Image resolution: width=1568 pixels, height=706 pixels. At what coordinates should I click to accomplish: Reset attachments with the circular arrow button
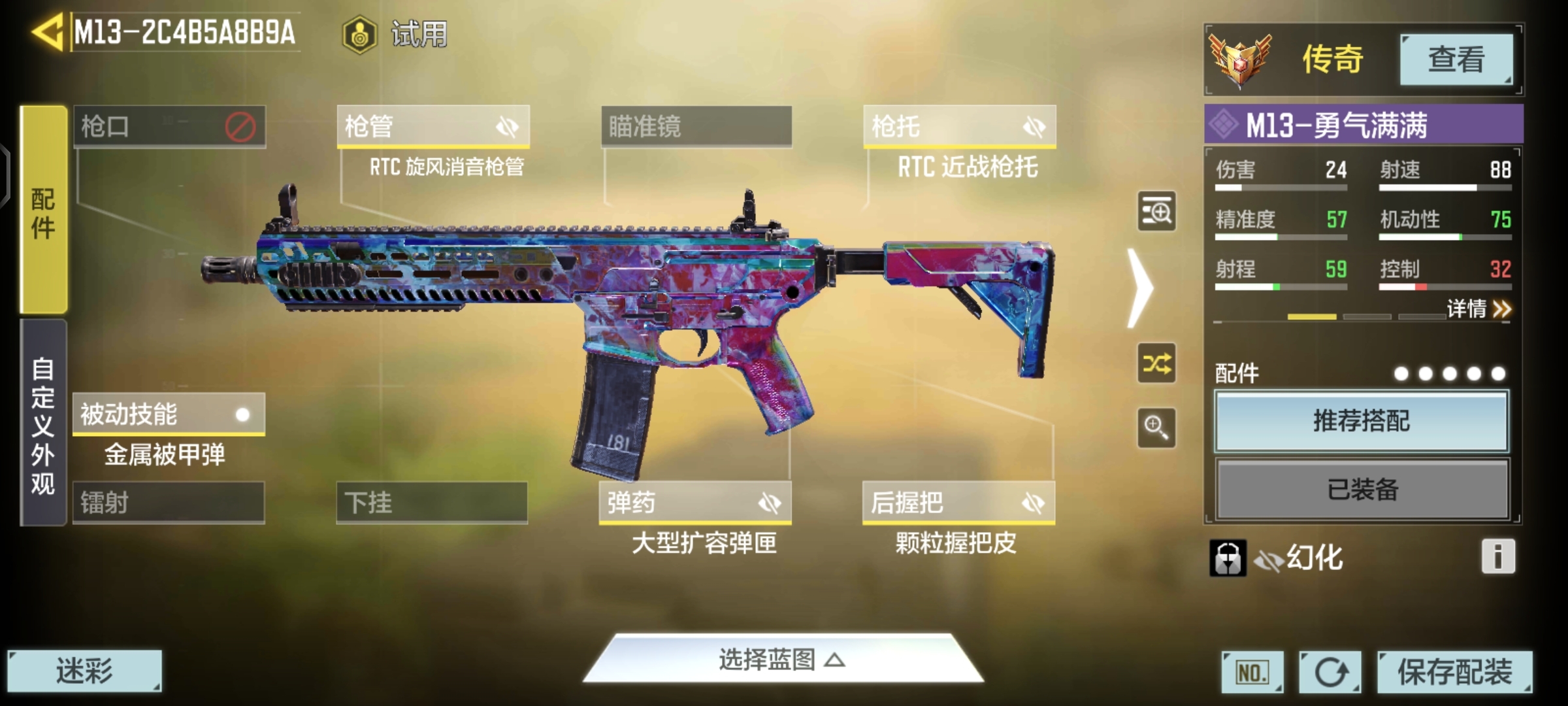click(1330, 672)
